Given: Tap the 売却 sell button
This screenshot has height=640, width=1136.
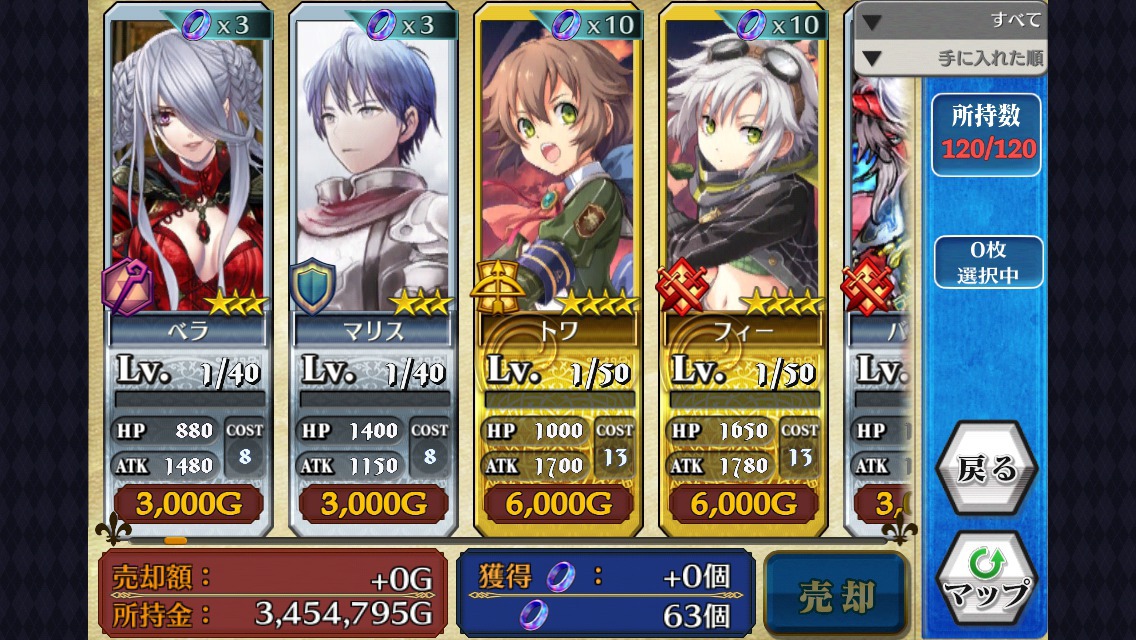Looking at the screenshot, I should pyautogui.click(x=837, y=594).
